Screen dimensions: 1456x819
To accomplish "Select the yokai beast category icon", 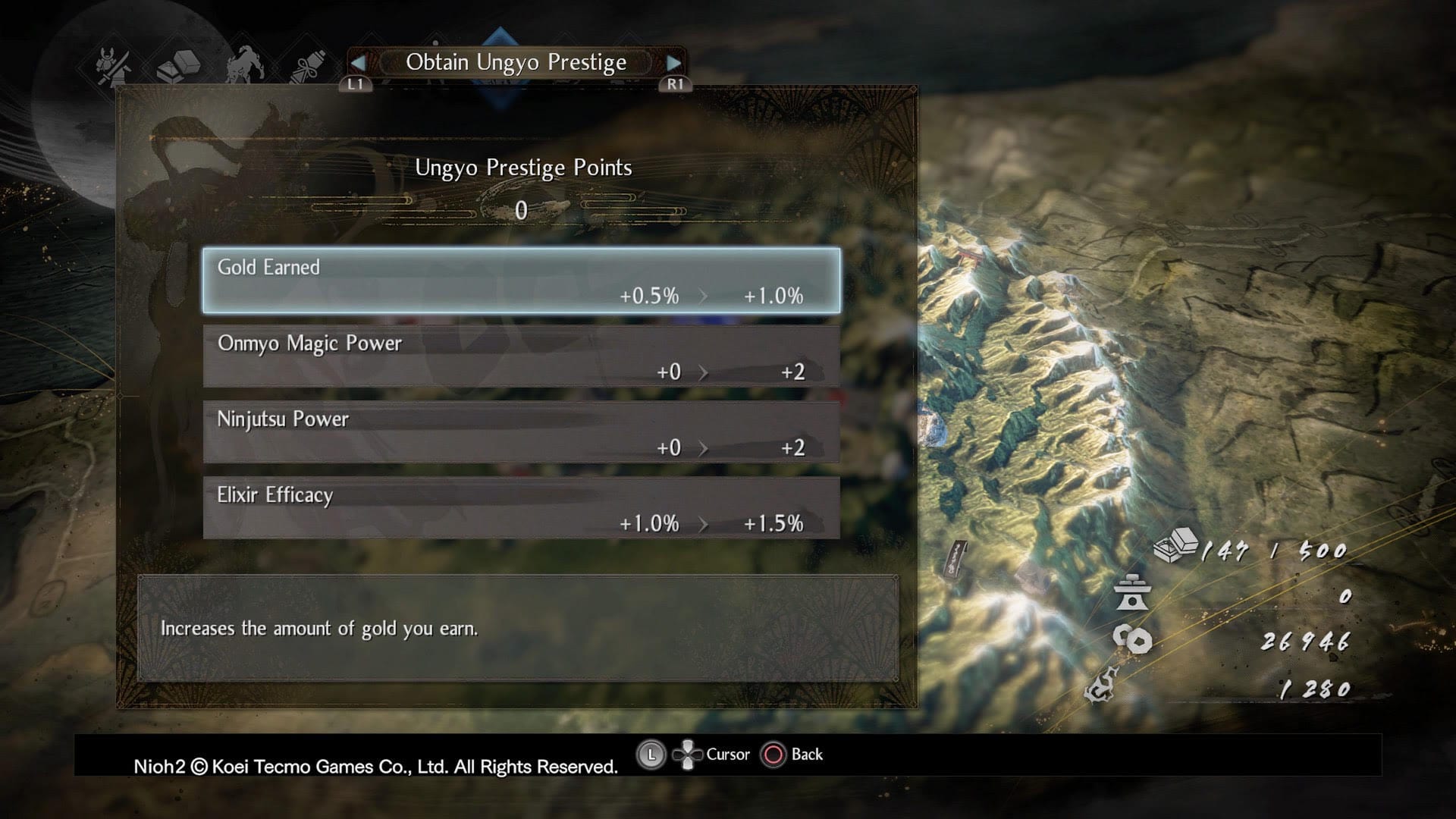I will [x=243, y=64].
